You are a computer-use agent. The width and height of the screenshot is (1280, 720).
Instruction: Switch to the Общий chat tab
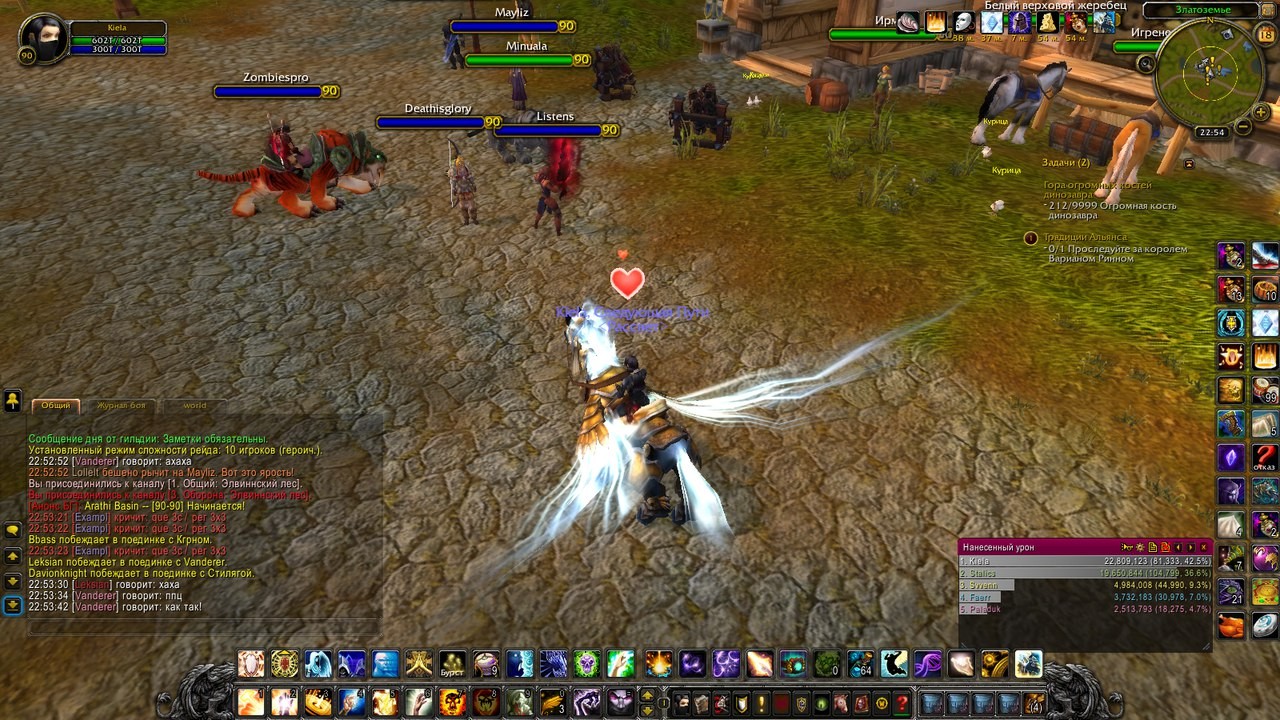(x=56, y=405)
